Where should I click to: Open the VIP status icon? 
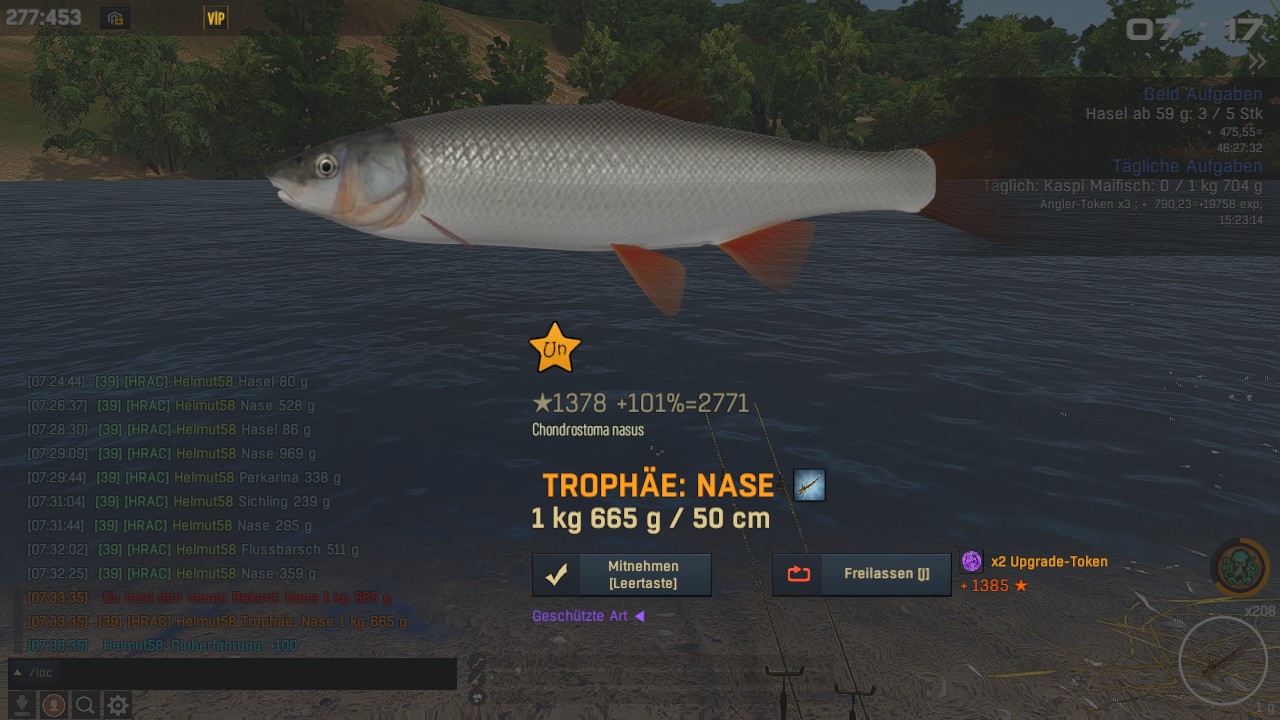(x=215, y=18)
